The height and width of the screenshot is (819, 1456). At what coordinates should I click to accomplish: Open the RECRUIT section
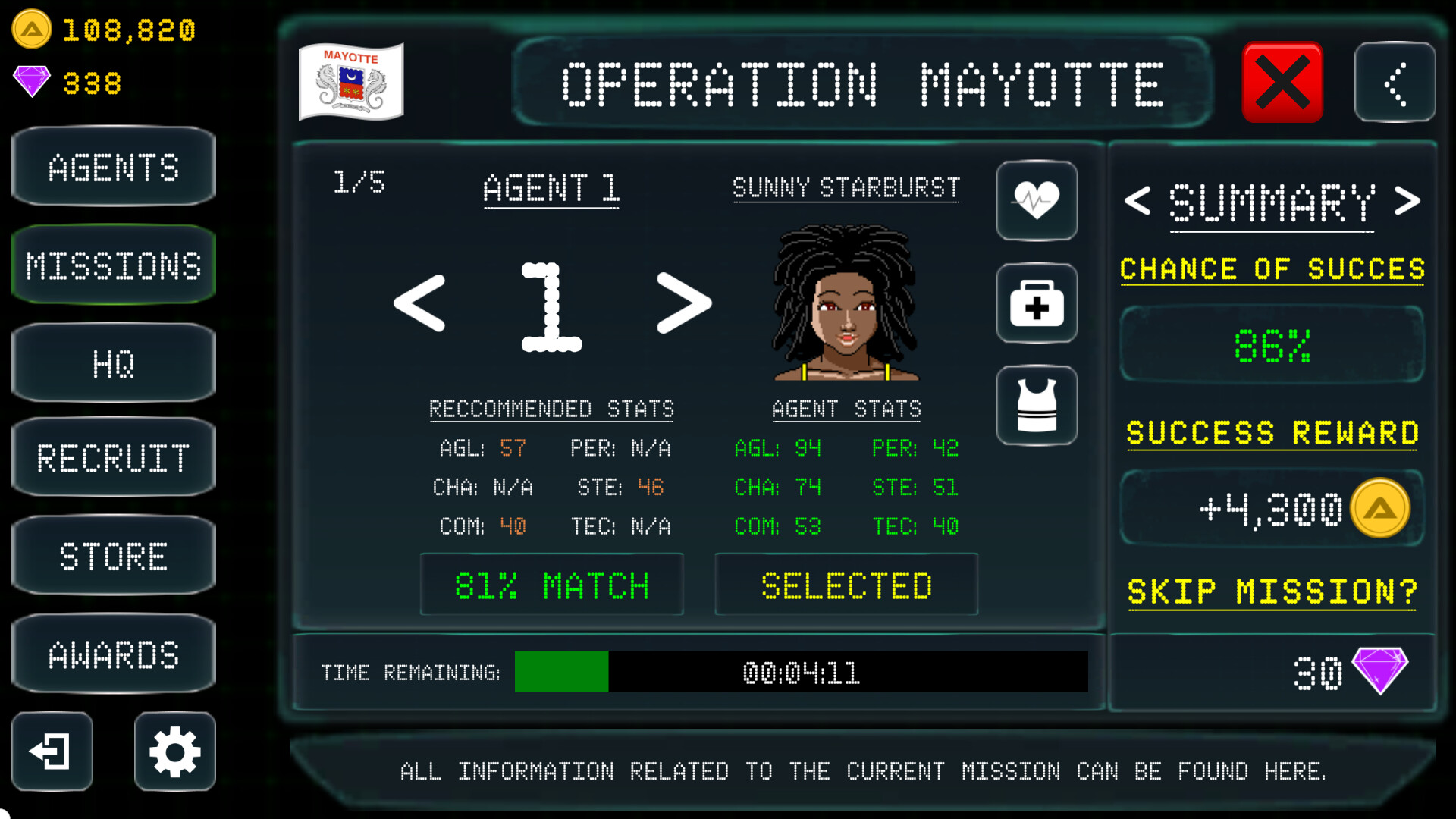click(x=113, y=458)
